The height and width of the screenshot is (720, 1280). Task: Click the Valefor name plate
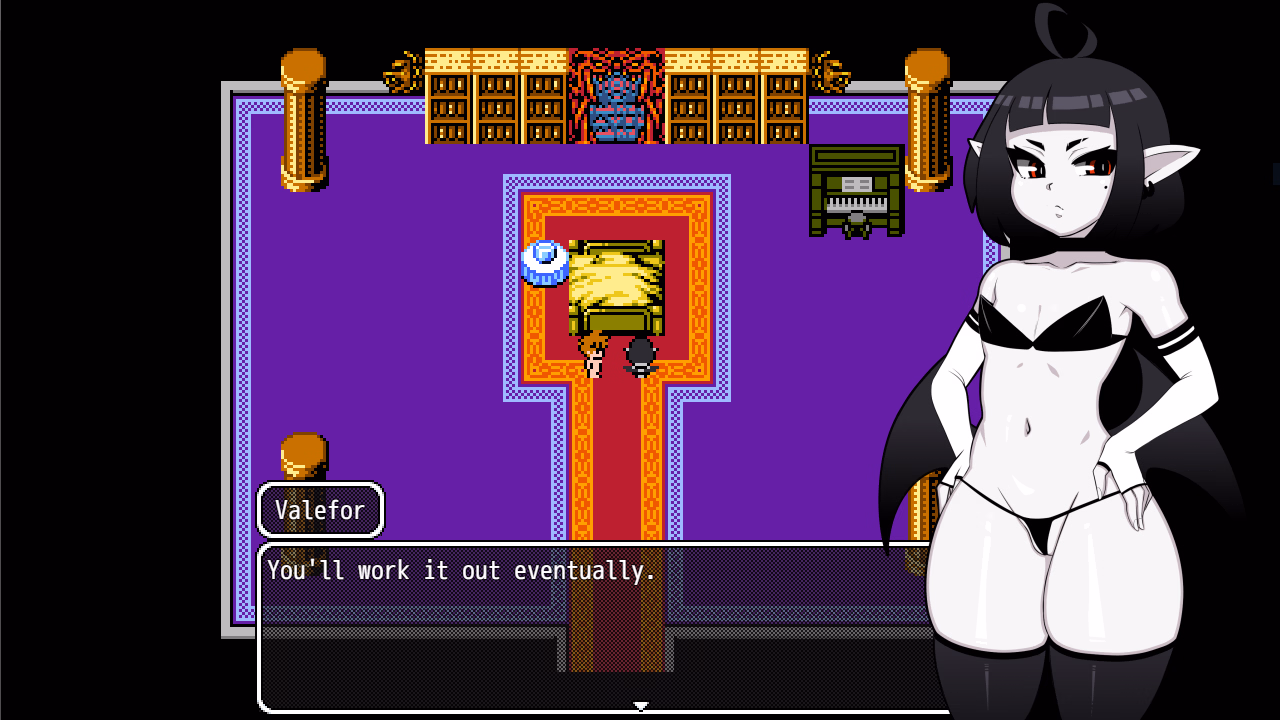(x=320, y=510)
